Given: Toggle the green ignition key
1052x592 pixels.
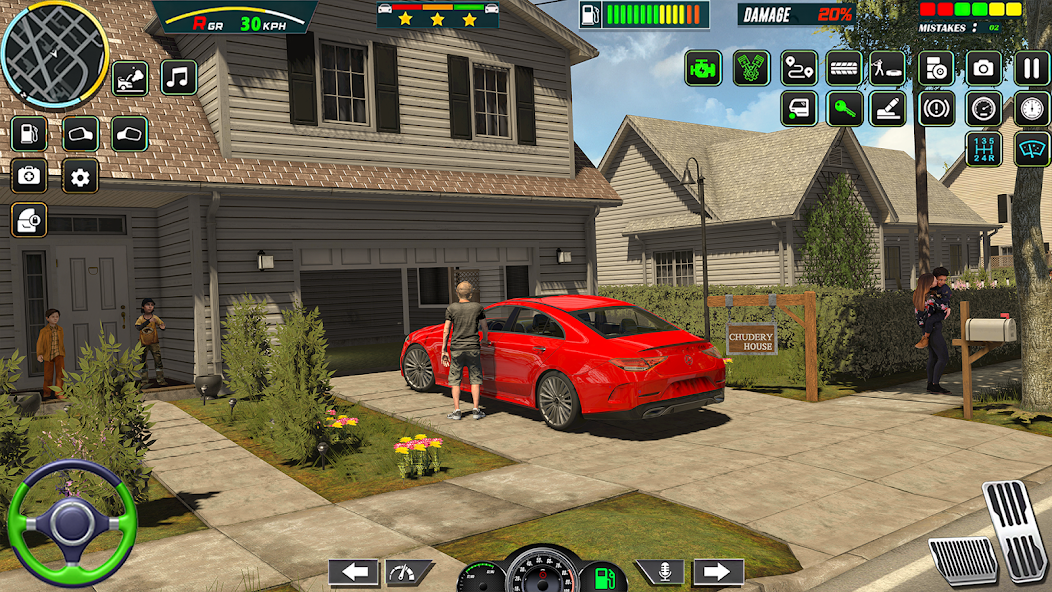Looking at the screenshot, I should 844,108.
